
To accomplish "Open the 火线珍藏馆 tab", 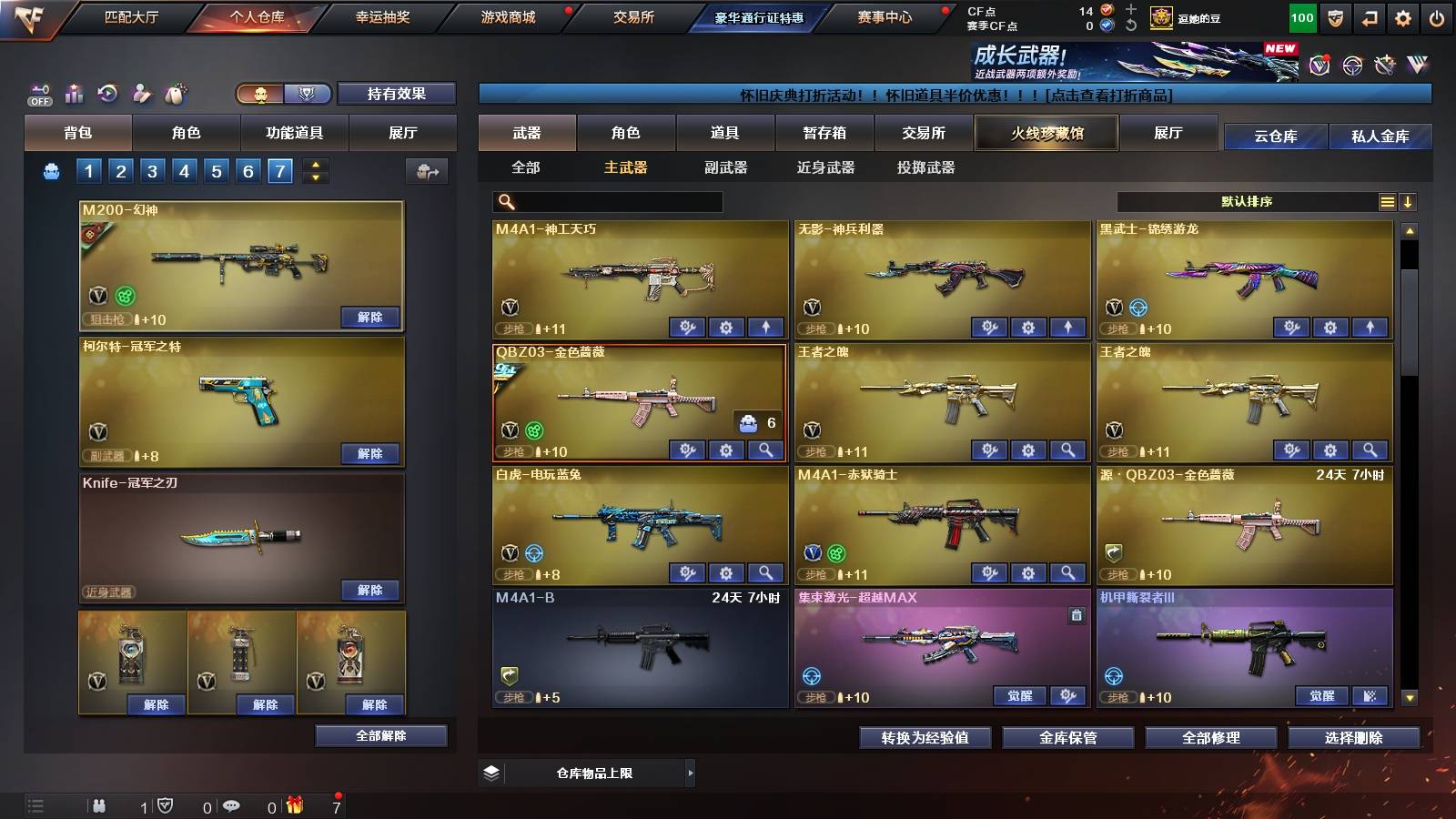I will tap(1046, 133).
